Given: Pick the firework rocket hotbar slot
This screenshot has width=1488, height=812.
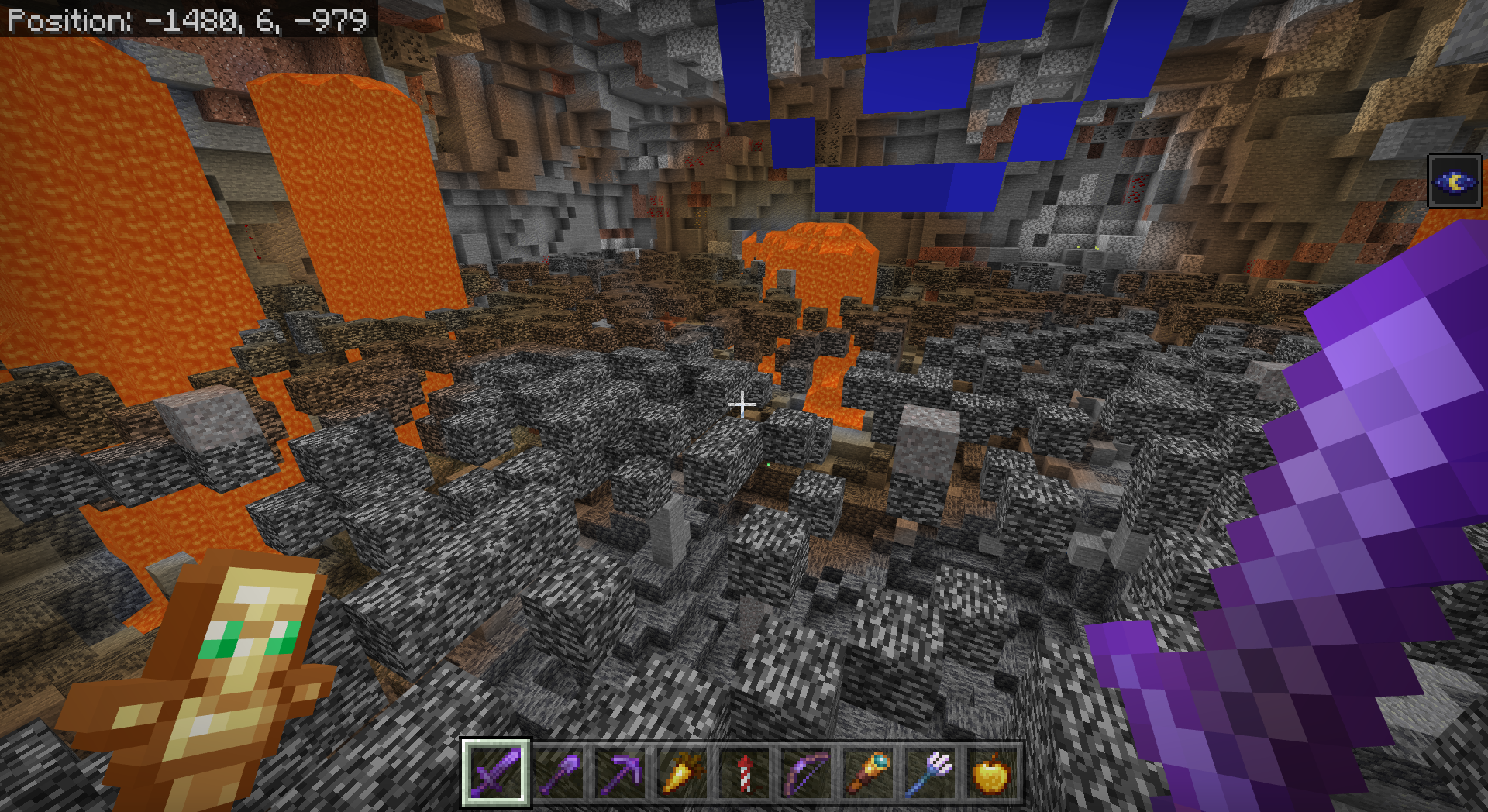Looking at the screenshot, I should click(744, 773).
